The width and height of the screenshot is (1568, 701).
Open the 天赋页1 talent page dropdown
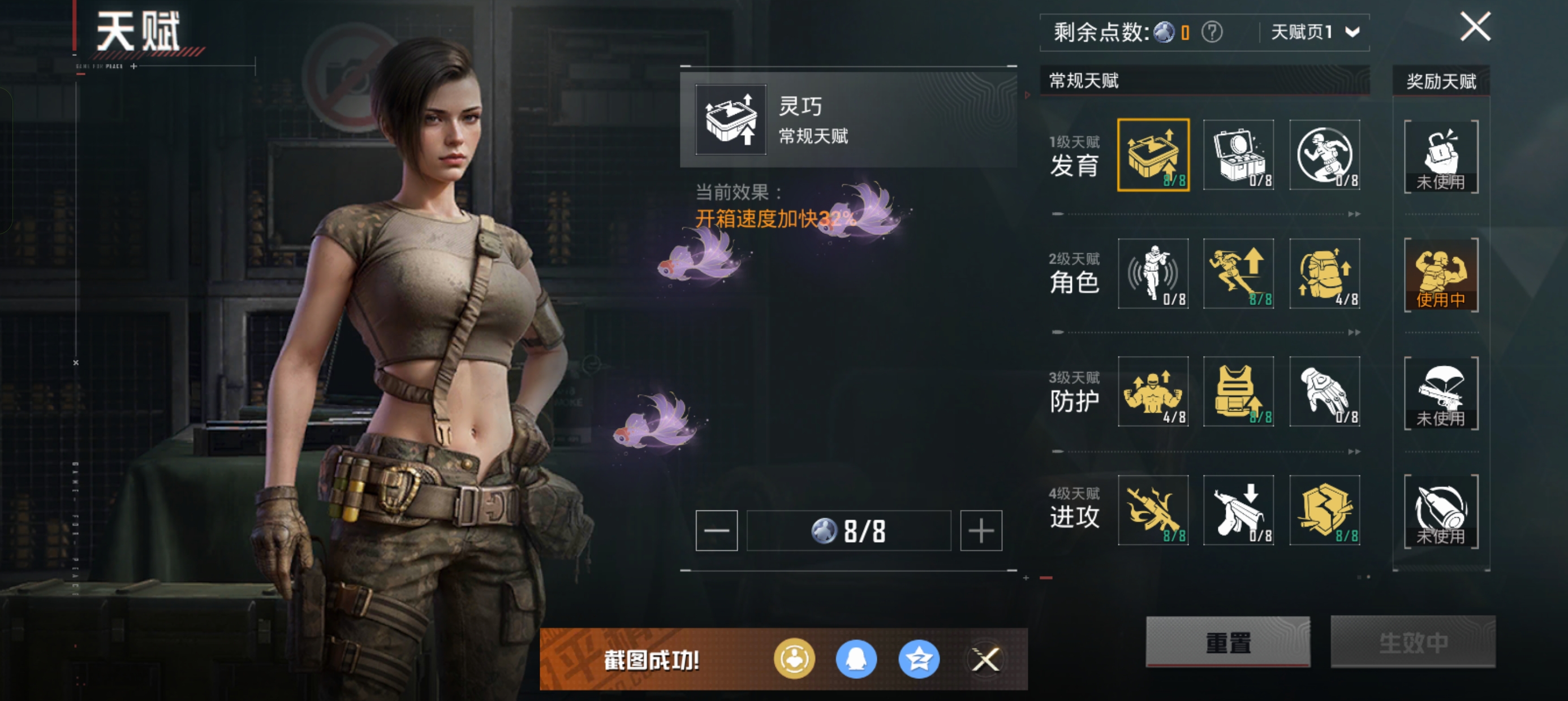point(1314,32)
